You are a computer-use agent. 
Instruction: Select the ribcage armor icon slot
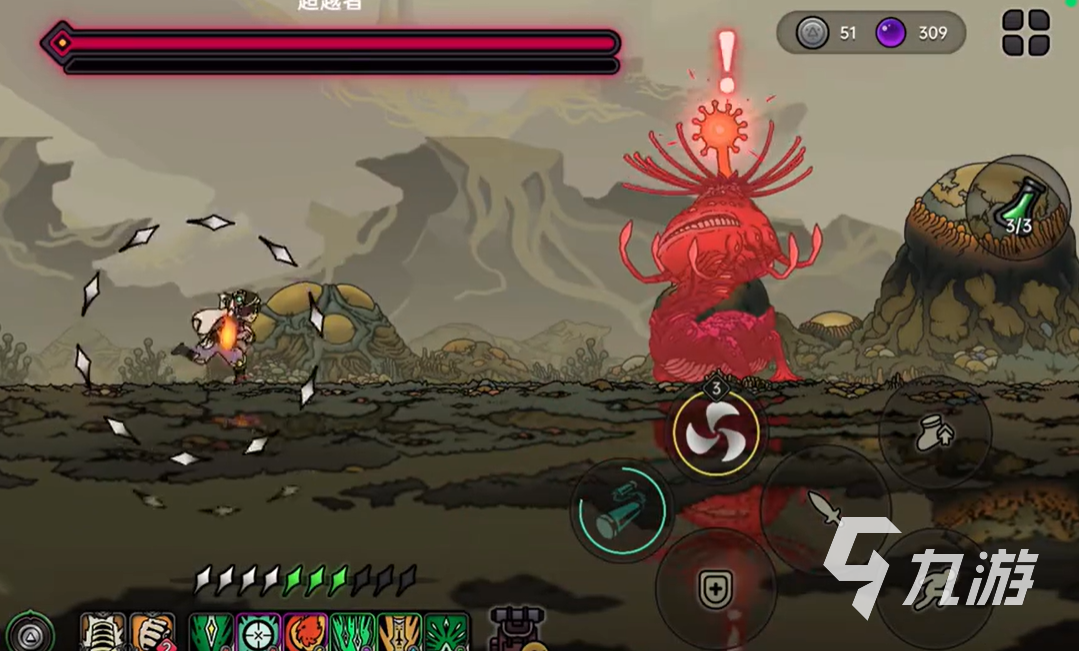[x=103, y=633]
